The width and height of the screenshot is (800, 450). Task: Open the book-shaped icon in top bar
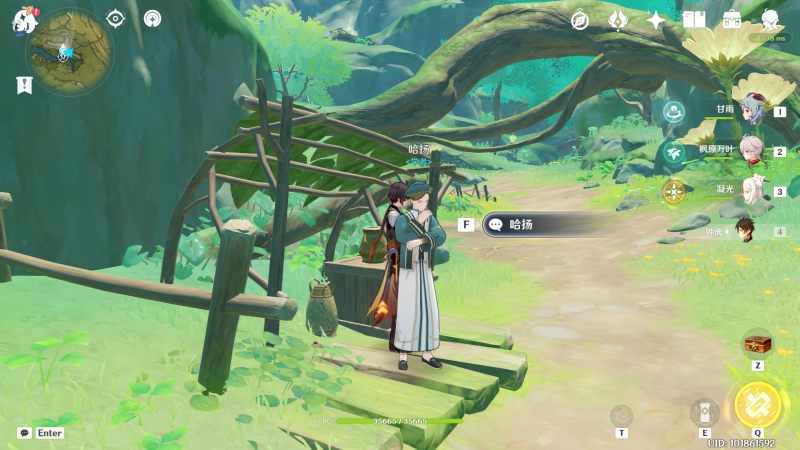point(694,20)
